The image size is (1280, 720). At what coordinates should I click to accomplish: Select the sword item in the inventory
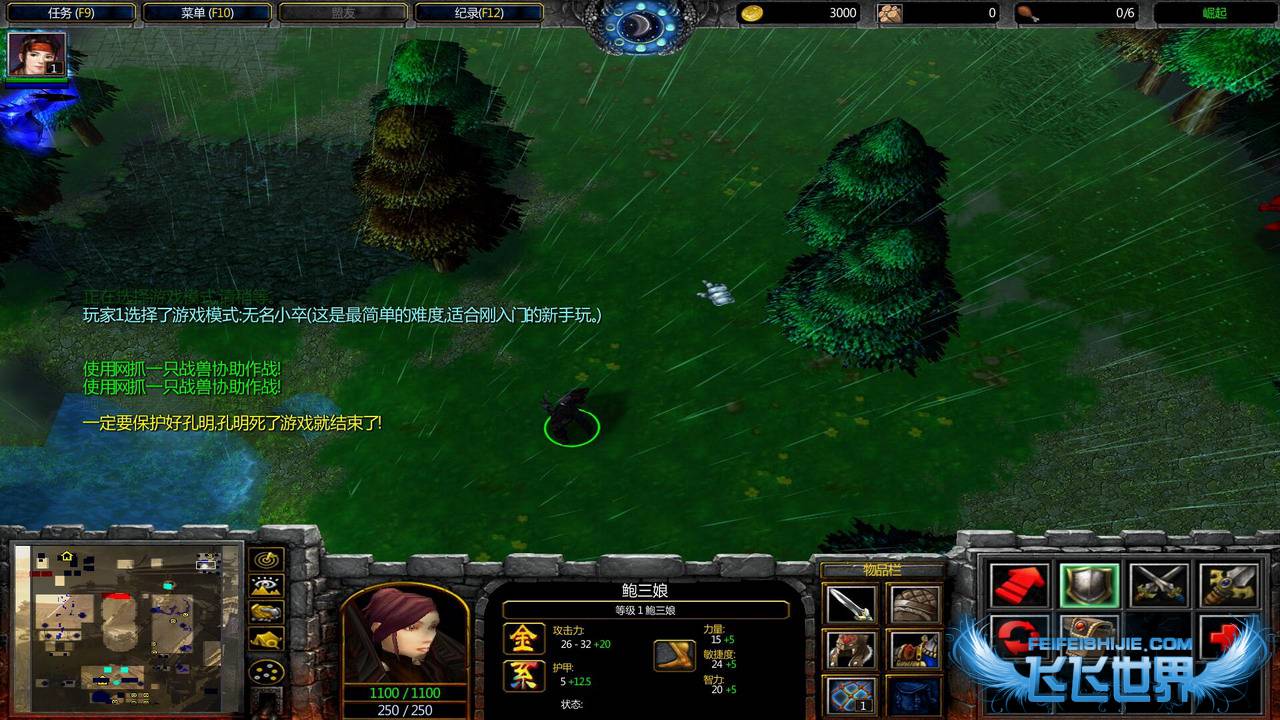pyautogui.click(x=851, y=604)
